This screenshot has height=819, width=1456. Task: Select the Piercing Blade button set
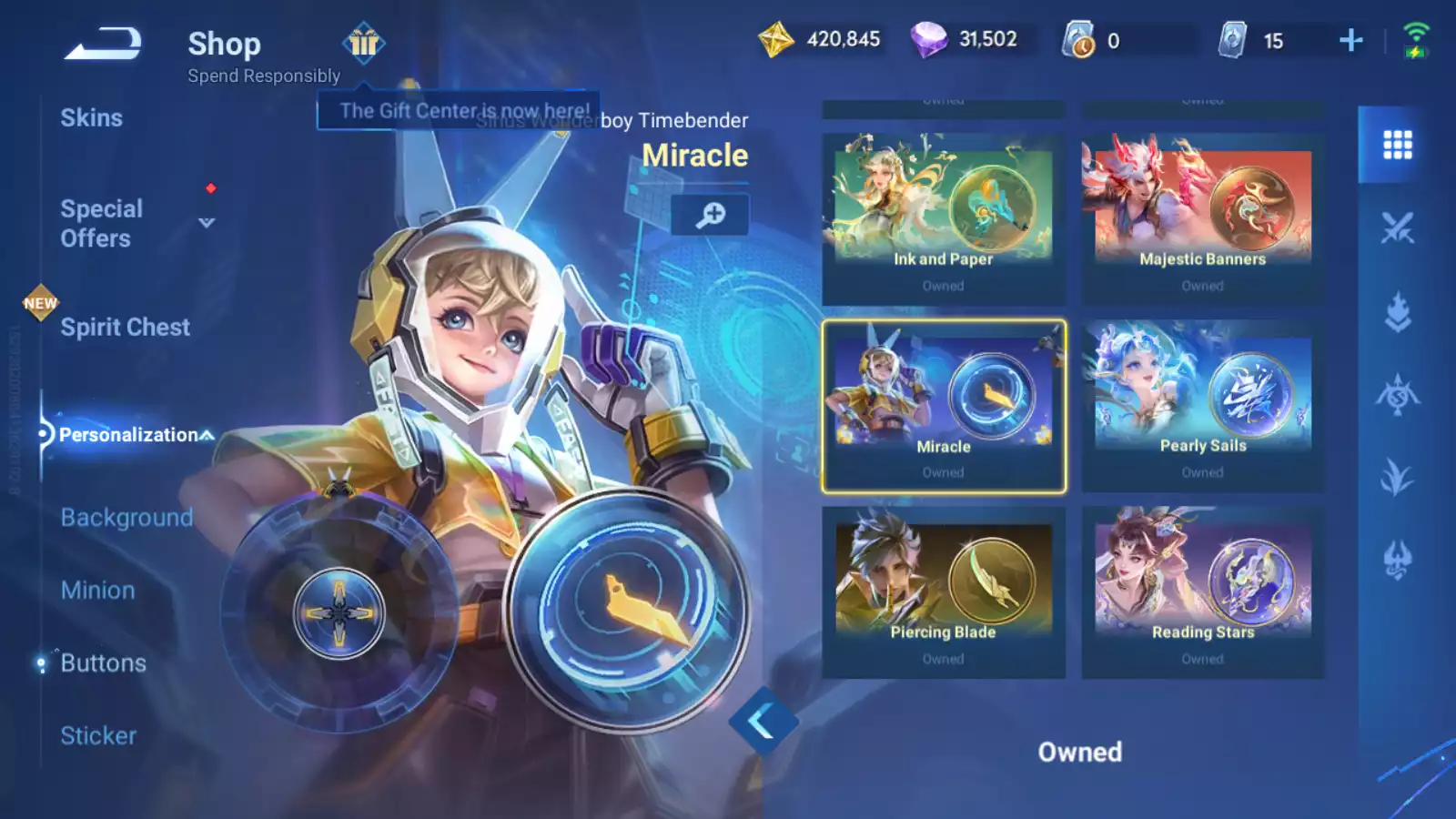tap(943, 592)
